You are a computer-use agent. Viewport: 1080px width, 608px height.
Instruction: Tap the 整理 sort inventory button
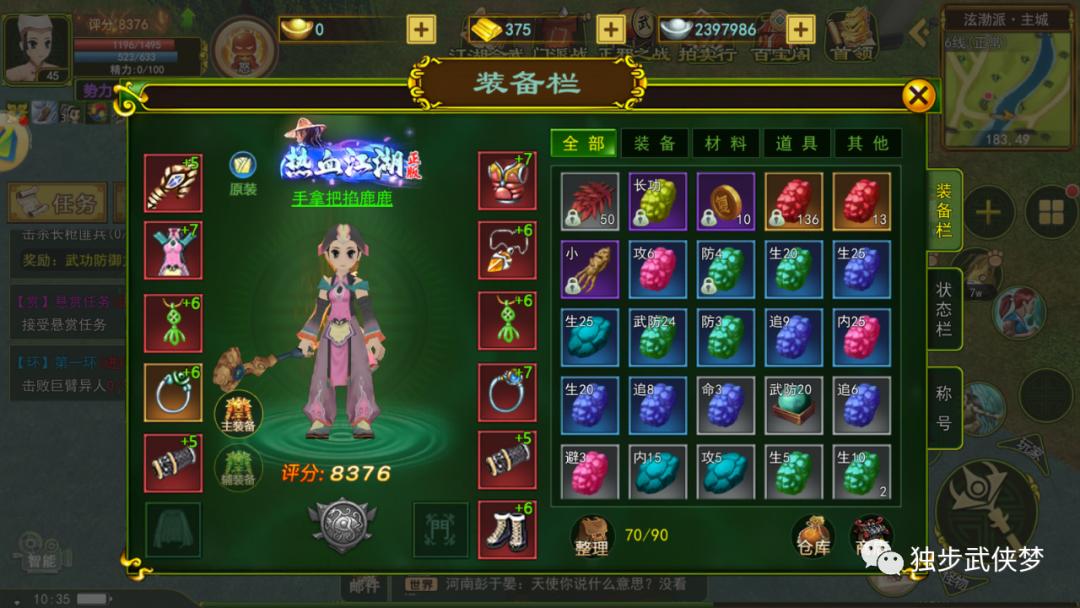(591, 536)
